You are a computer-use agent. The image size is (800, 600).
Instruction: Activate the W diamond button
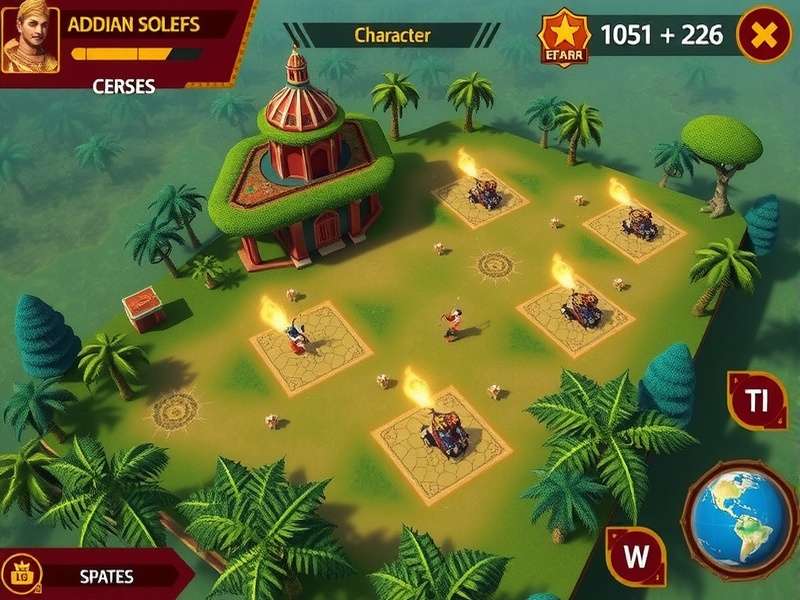[637, 553]
